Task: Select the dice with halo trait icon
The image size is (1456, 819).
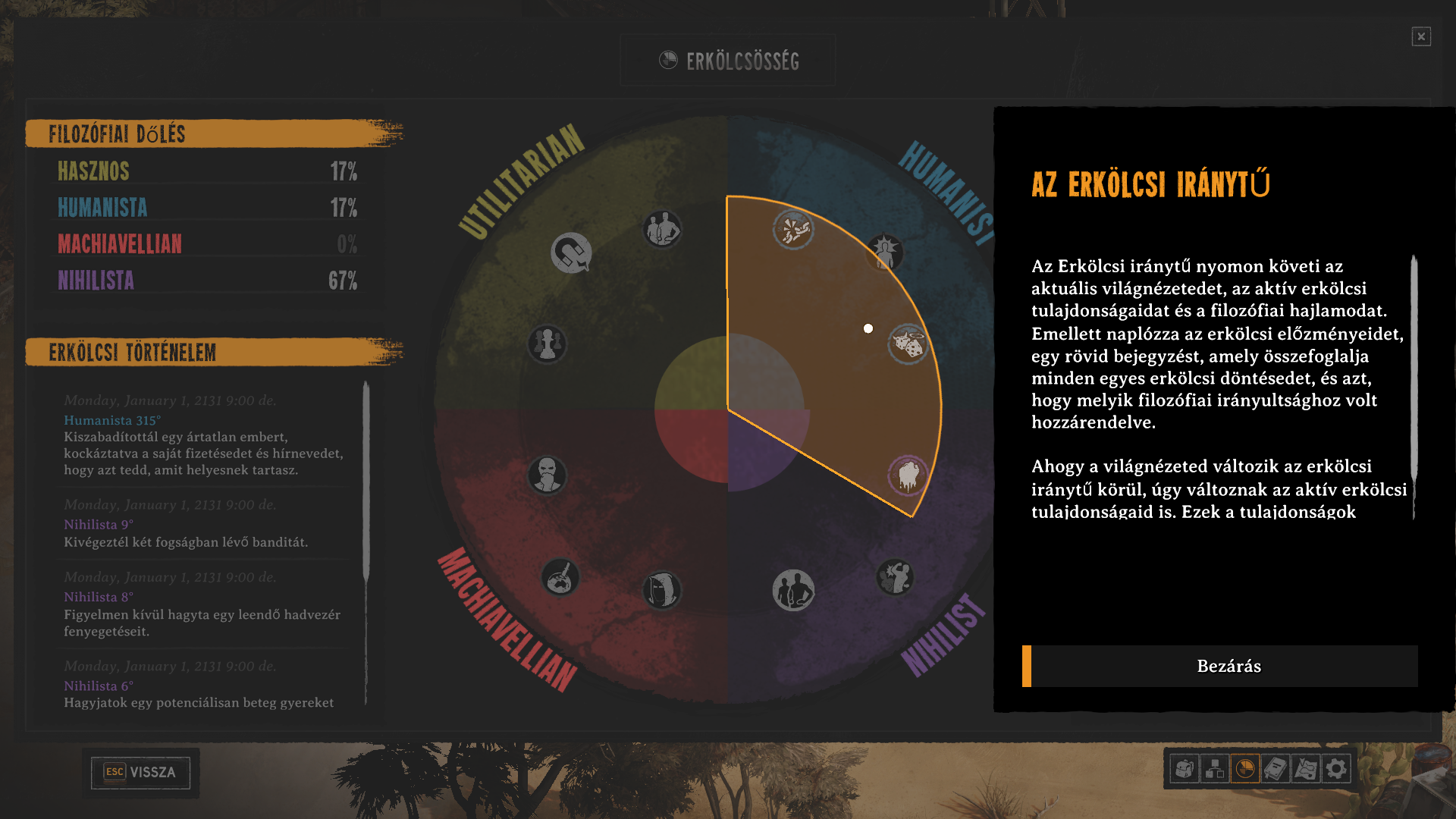Action: pos(908,345)
